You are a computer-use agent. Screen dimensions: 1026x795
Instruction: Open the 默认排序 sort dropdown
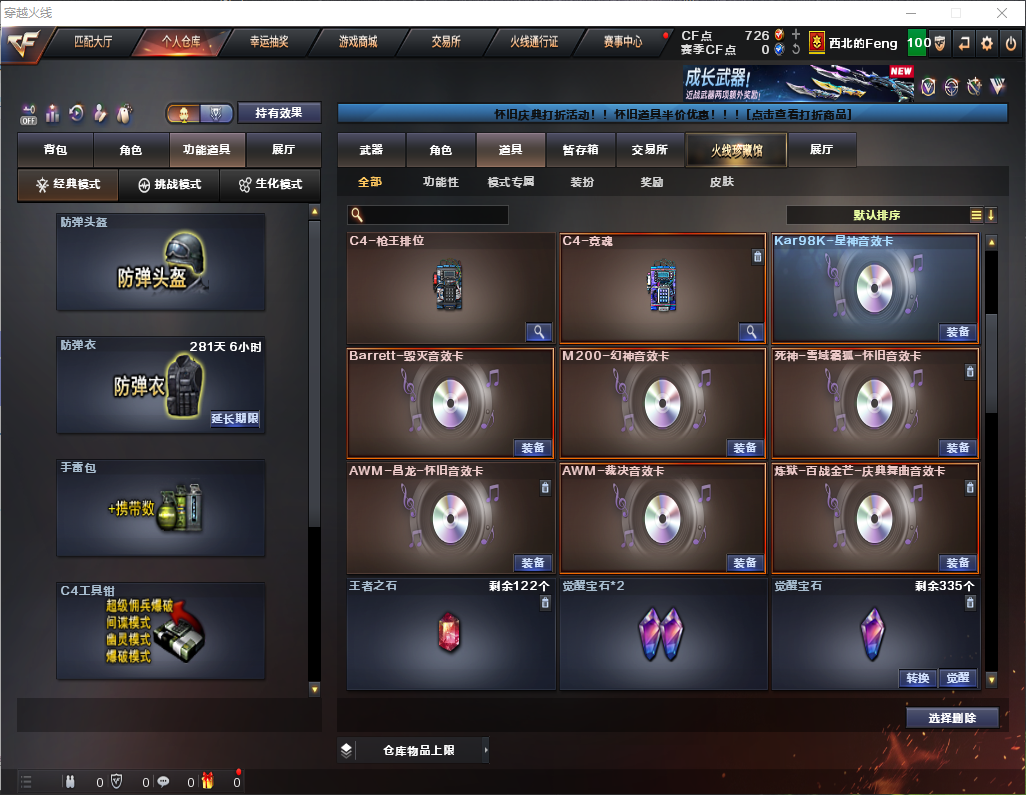pos(876,215)
